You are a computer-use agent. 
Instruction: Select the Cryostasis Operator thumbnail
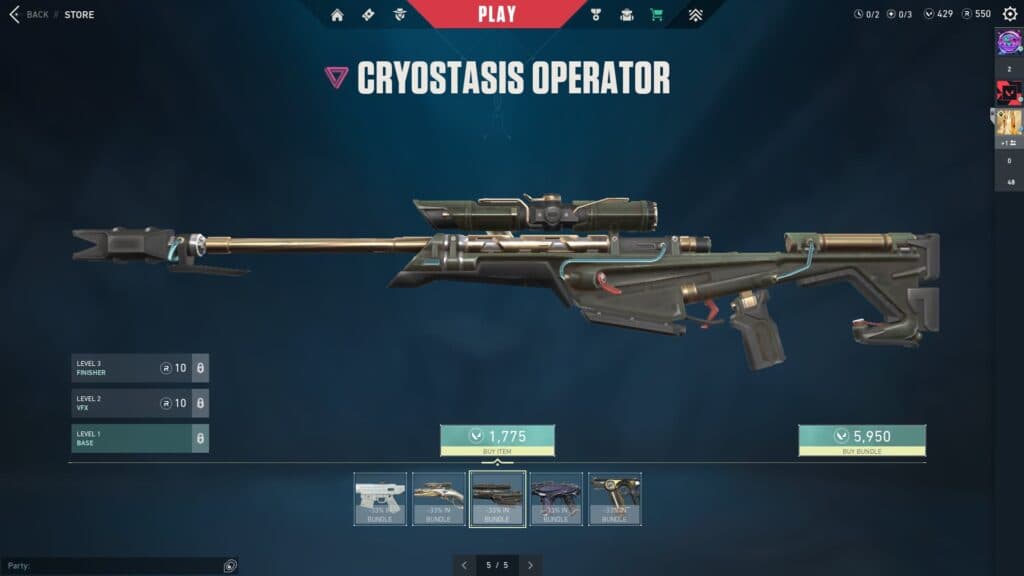(497, 498)
